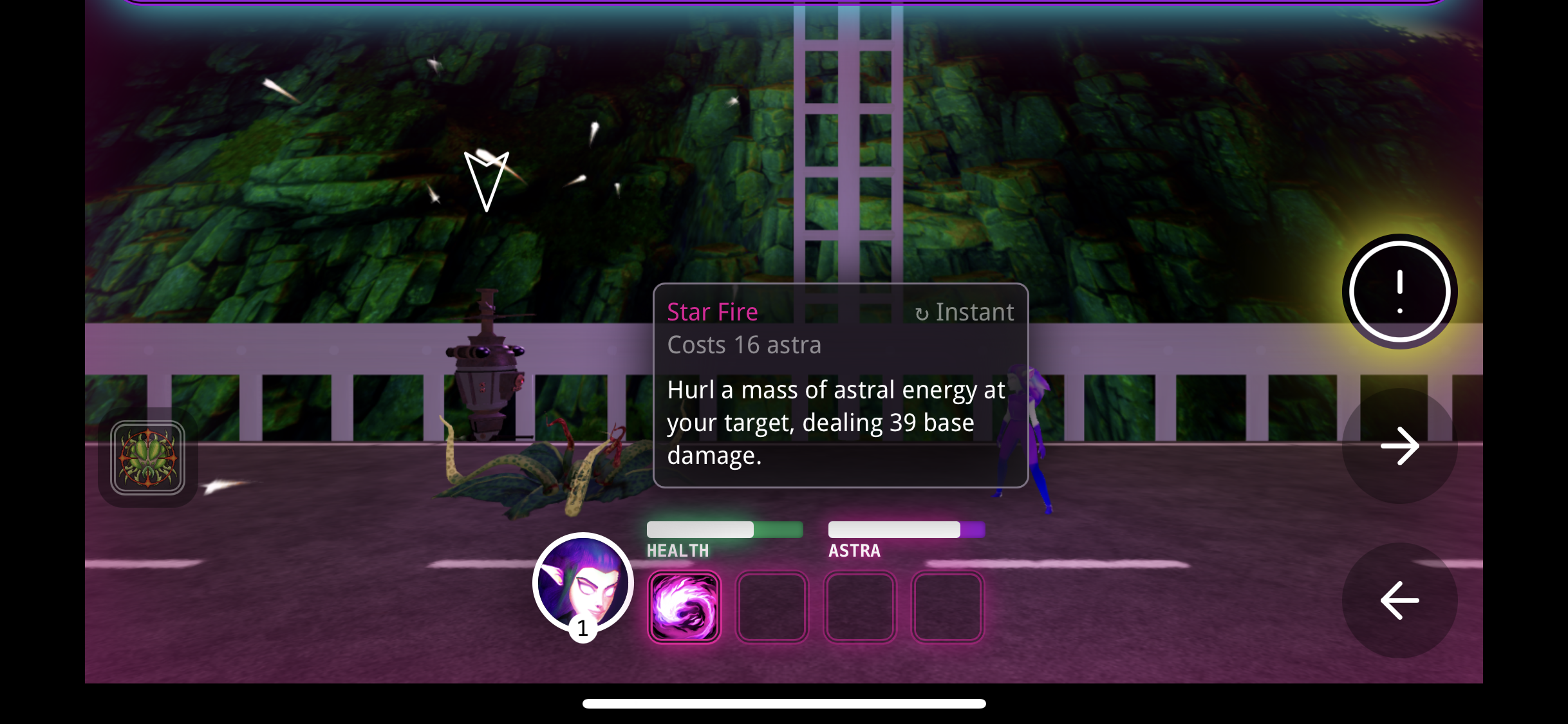Screen dimensions: 1568x724
Task: Move left with the left arrow button
Action: click(x=1399, y=600)
